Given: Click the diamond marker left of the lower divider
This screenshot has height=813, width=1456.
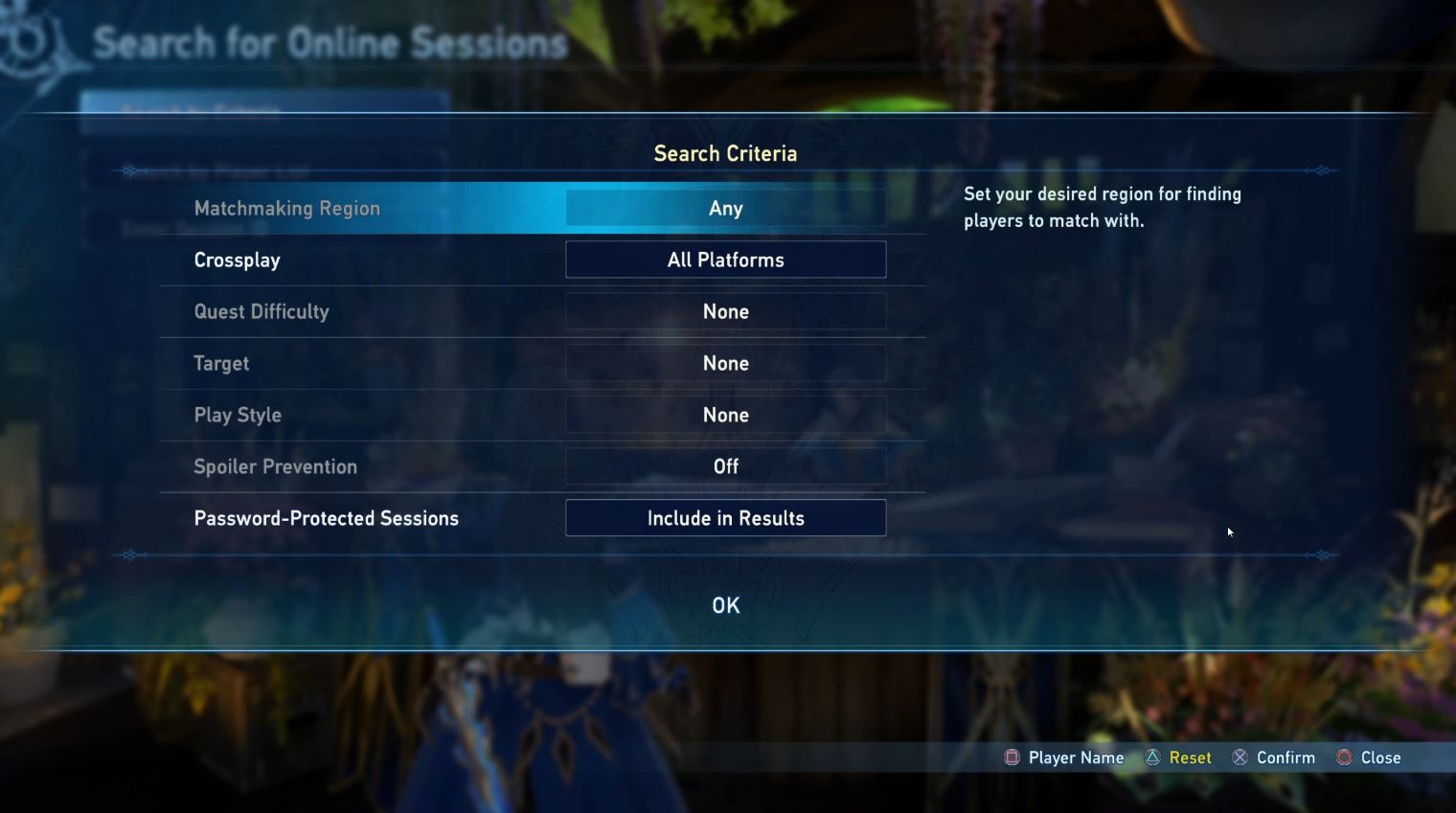Looking at the screenshot, I should coord(131,553).
